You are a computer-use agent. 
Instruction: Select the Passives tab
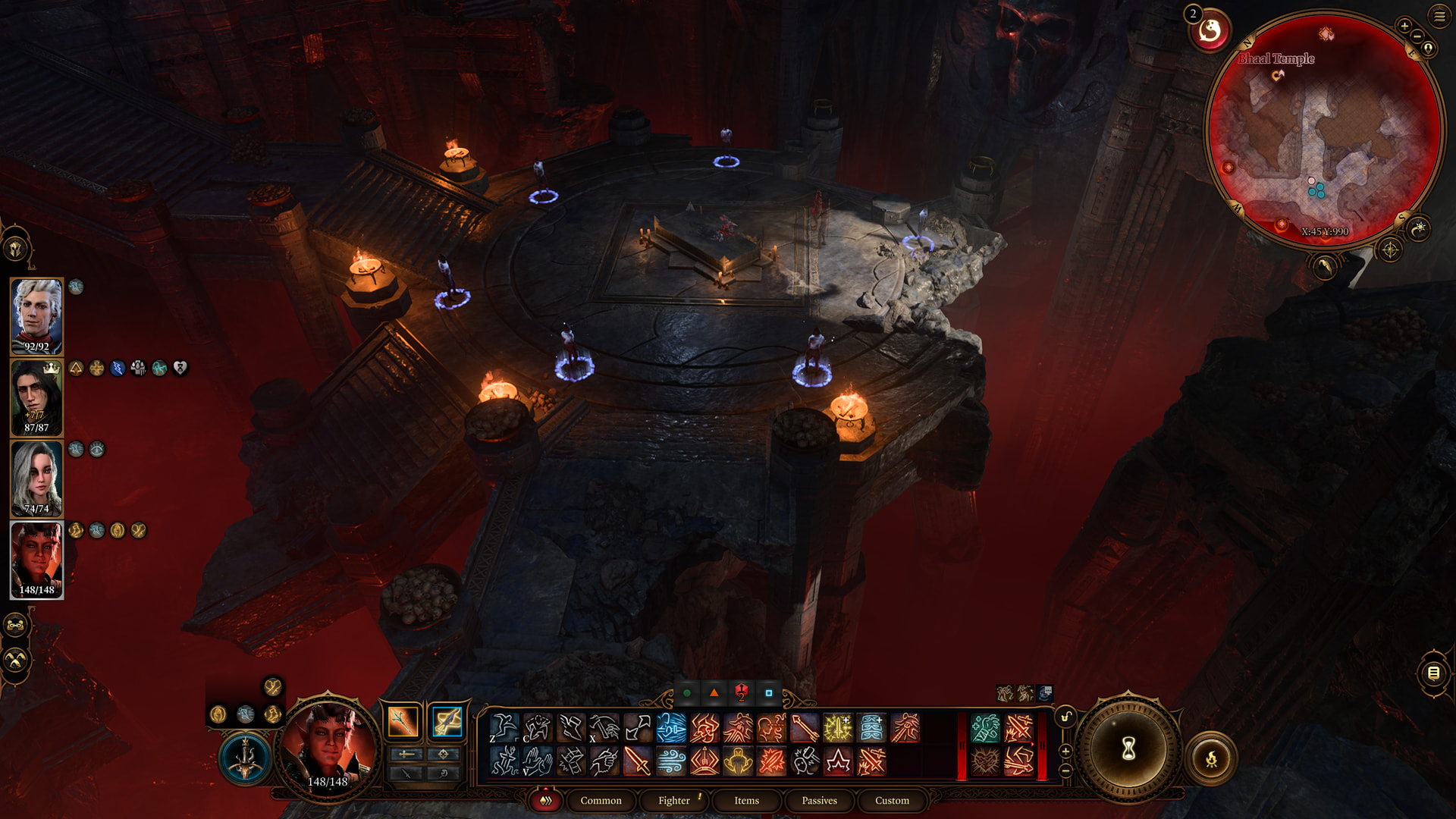[819, 800]
